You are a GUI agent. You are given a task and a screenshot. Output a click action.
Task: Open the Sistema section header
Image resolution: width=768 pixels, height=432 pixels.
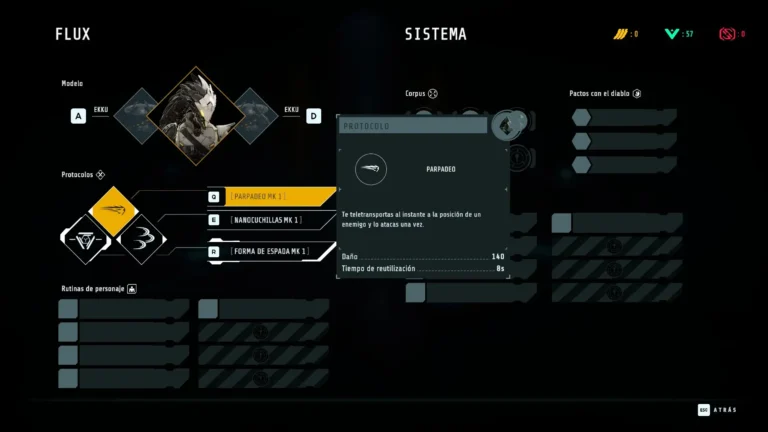tap(435, 34)
